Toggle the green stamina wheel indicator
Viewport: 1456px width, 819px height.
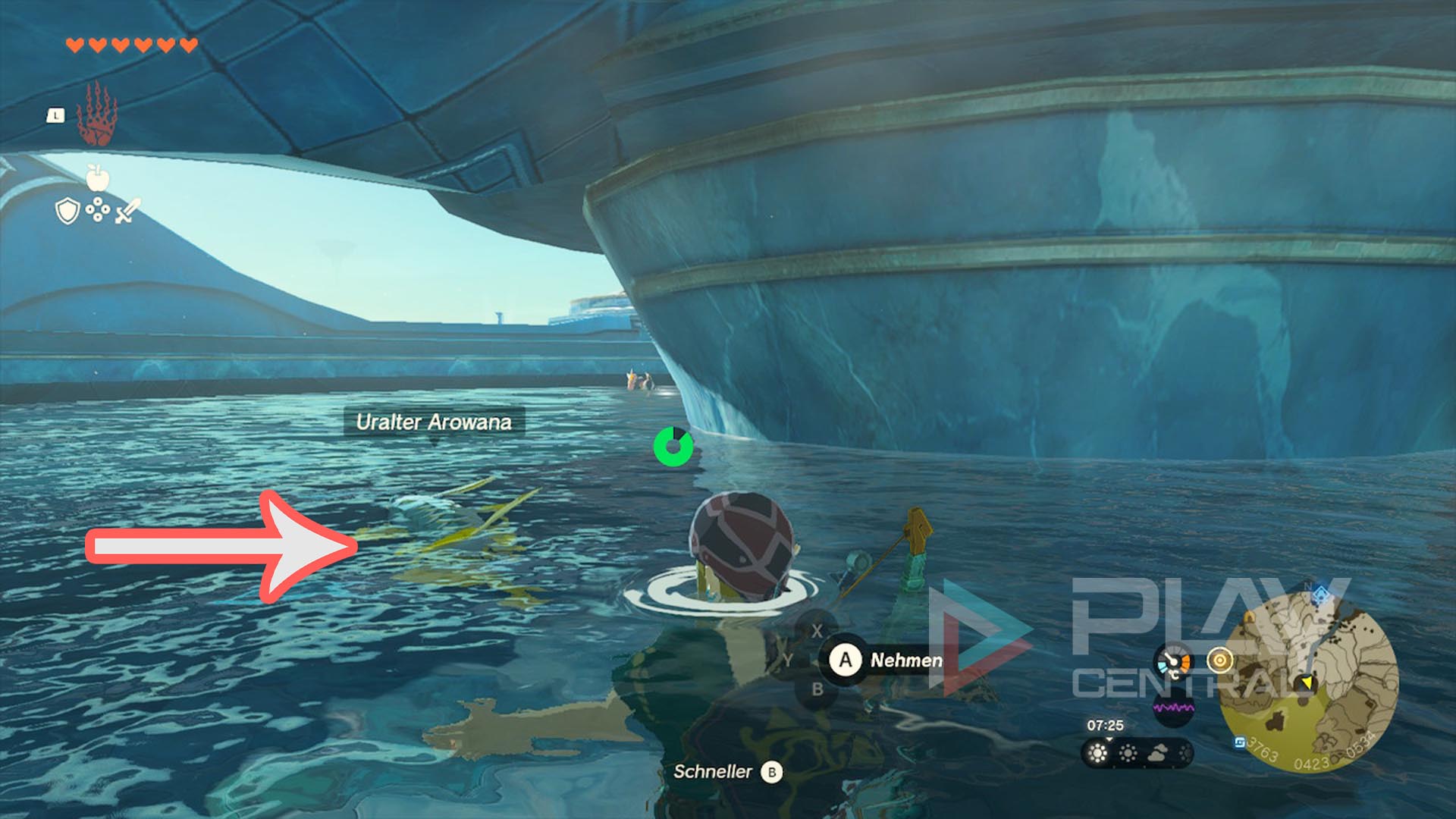(673, 447)
